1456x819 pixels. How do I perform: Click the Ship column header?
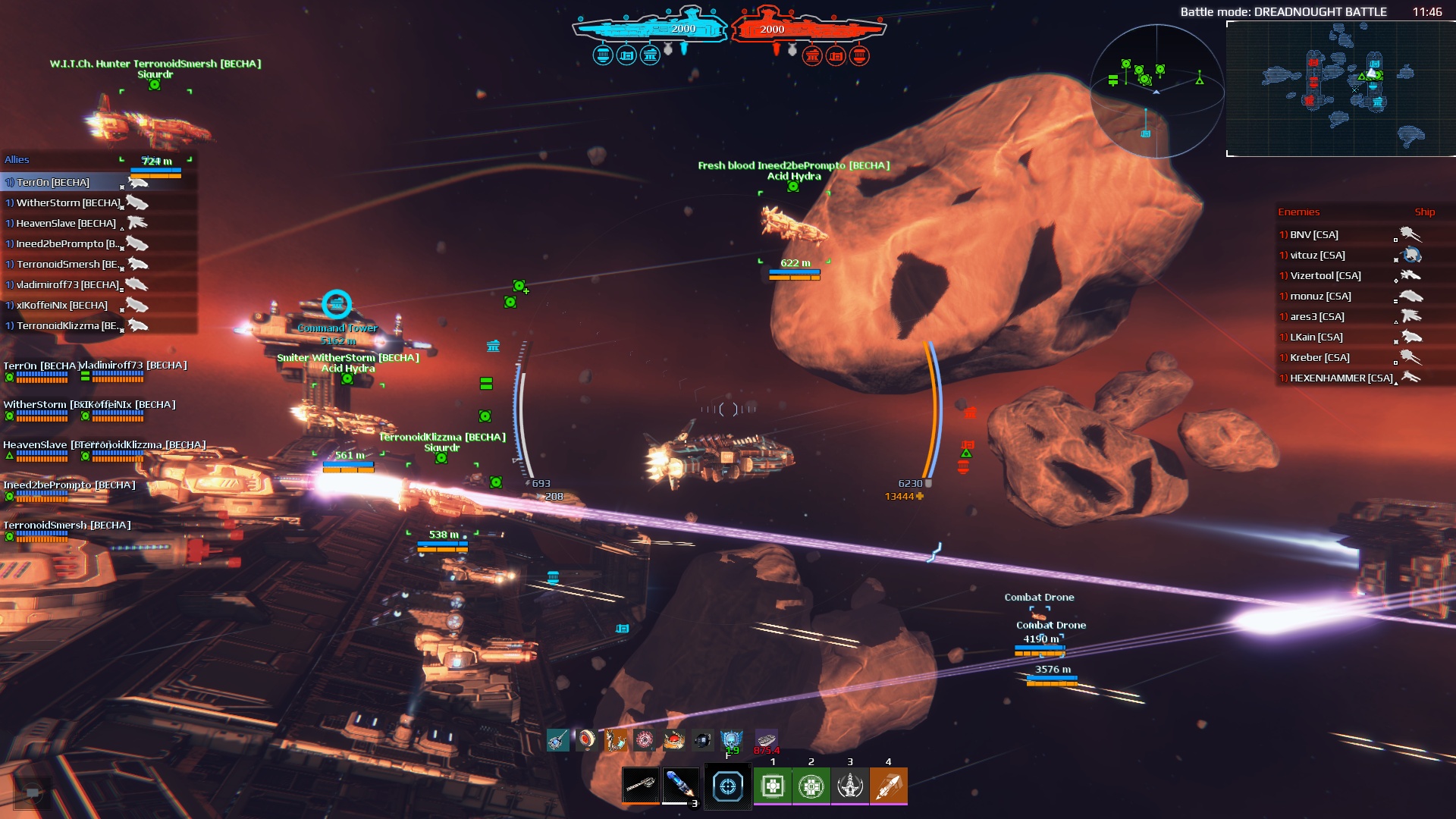pyautogui.click(x=1424, y=212)
